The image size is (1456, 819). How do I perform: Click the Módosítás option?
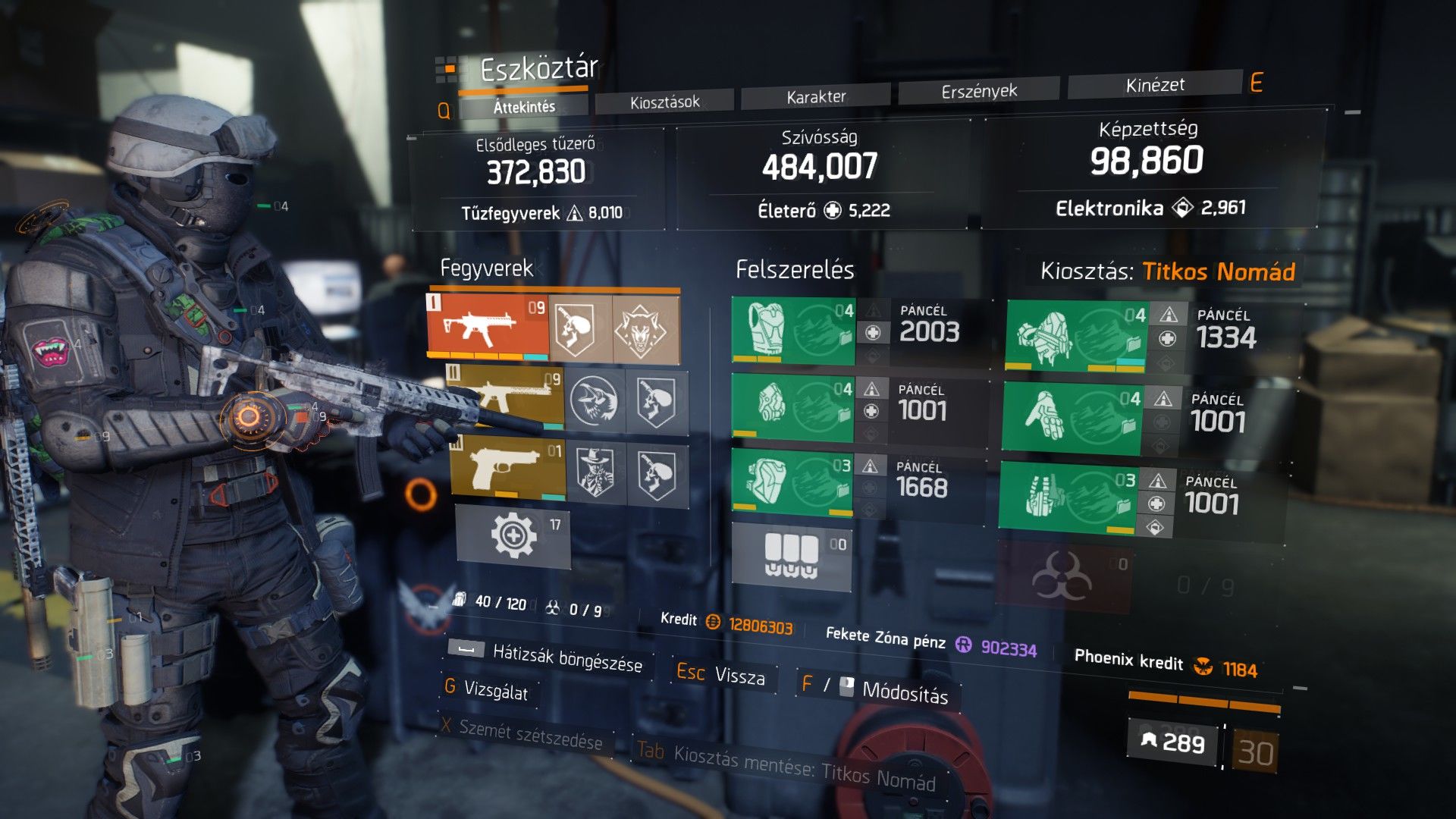tap(905, 691)
